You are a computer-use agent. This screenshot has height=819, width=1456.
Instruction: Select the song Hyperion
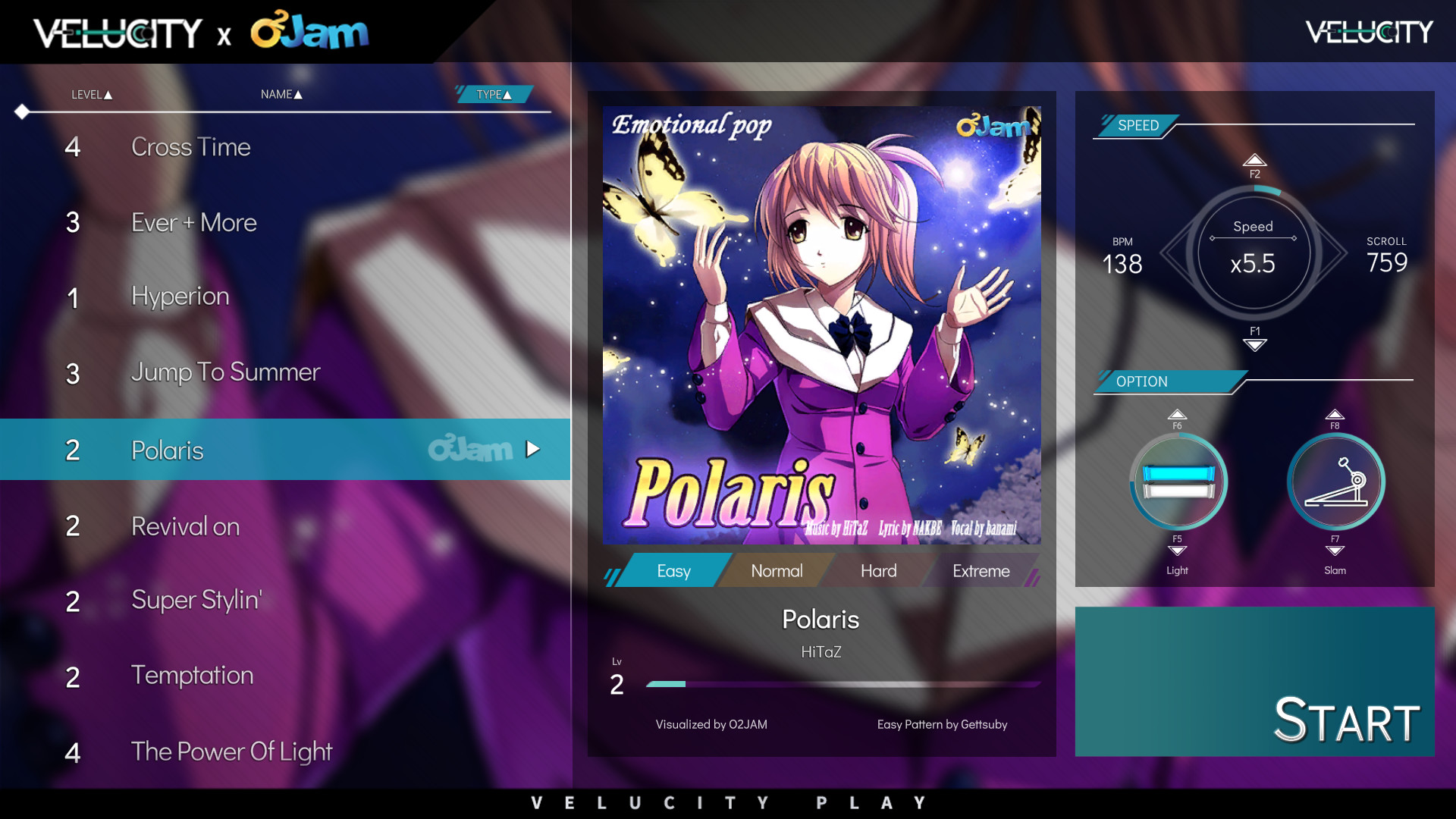tap(180, 297)
